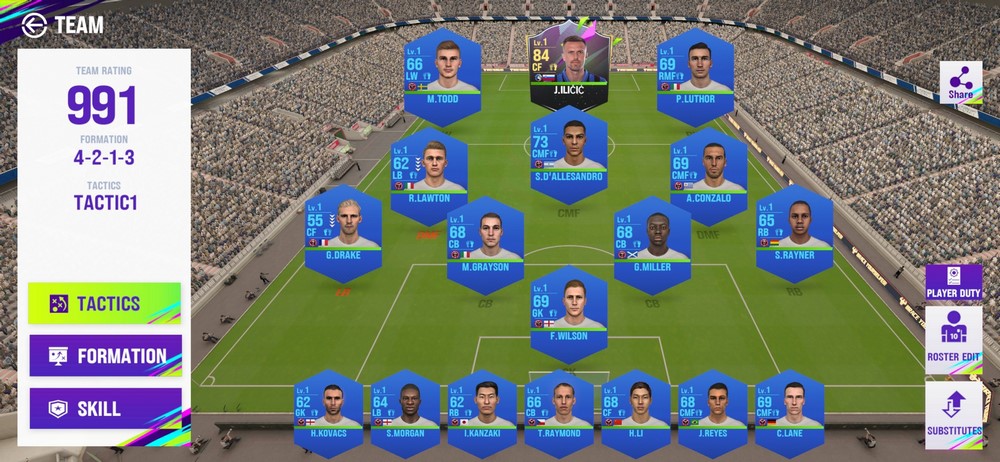
Task: Pick substitute H. Kovacs' card
Action: [328, 409]
